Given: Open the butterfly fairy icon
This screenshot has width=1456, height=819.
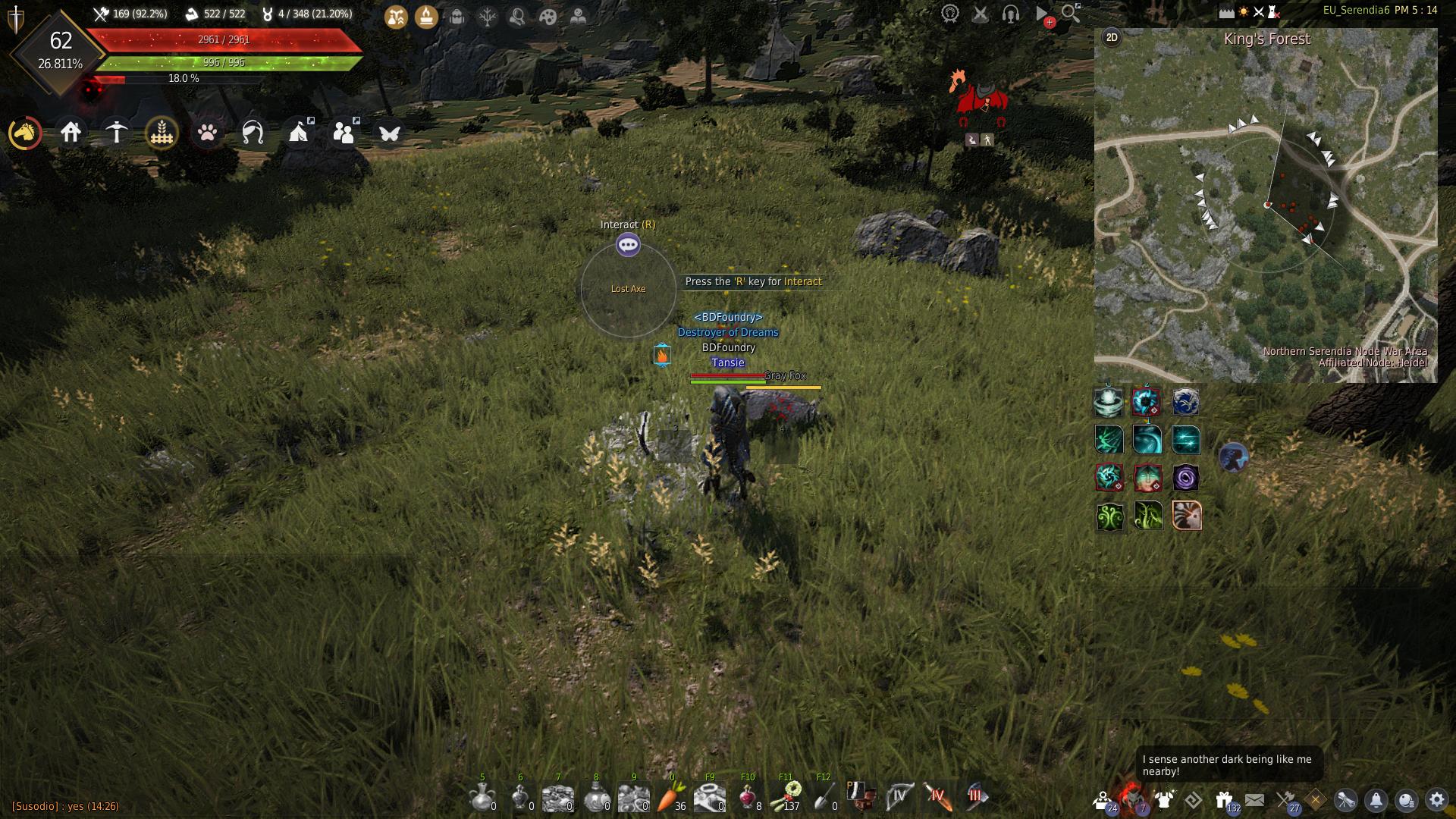Looking at the screenshot, I should pos(390,133).
